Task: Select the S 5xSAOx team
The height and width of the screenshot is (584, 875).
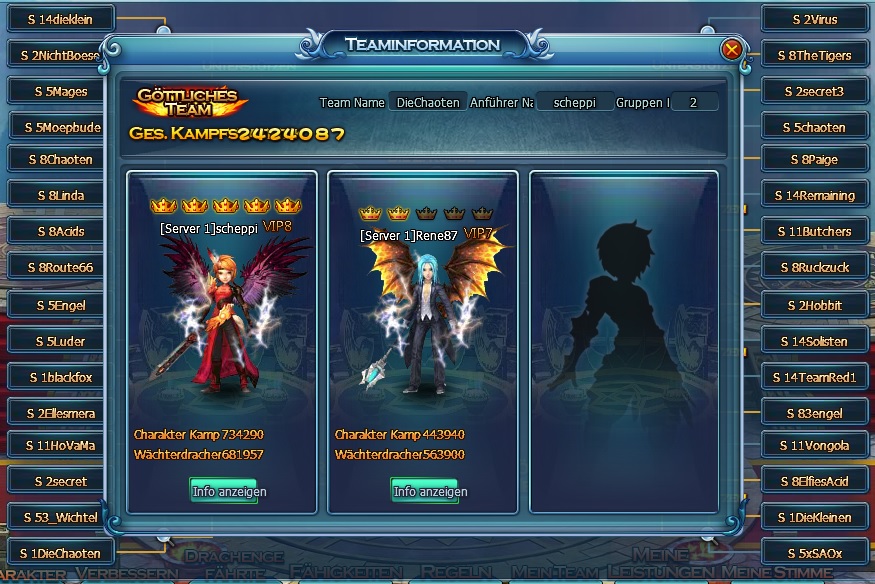Action: tap(813, 553)
